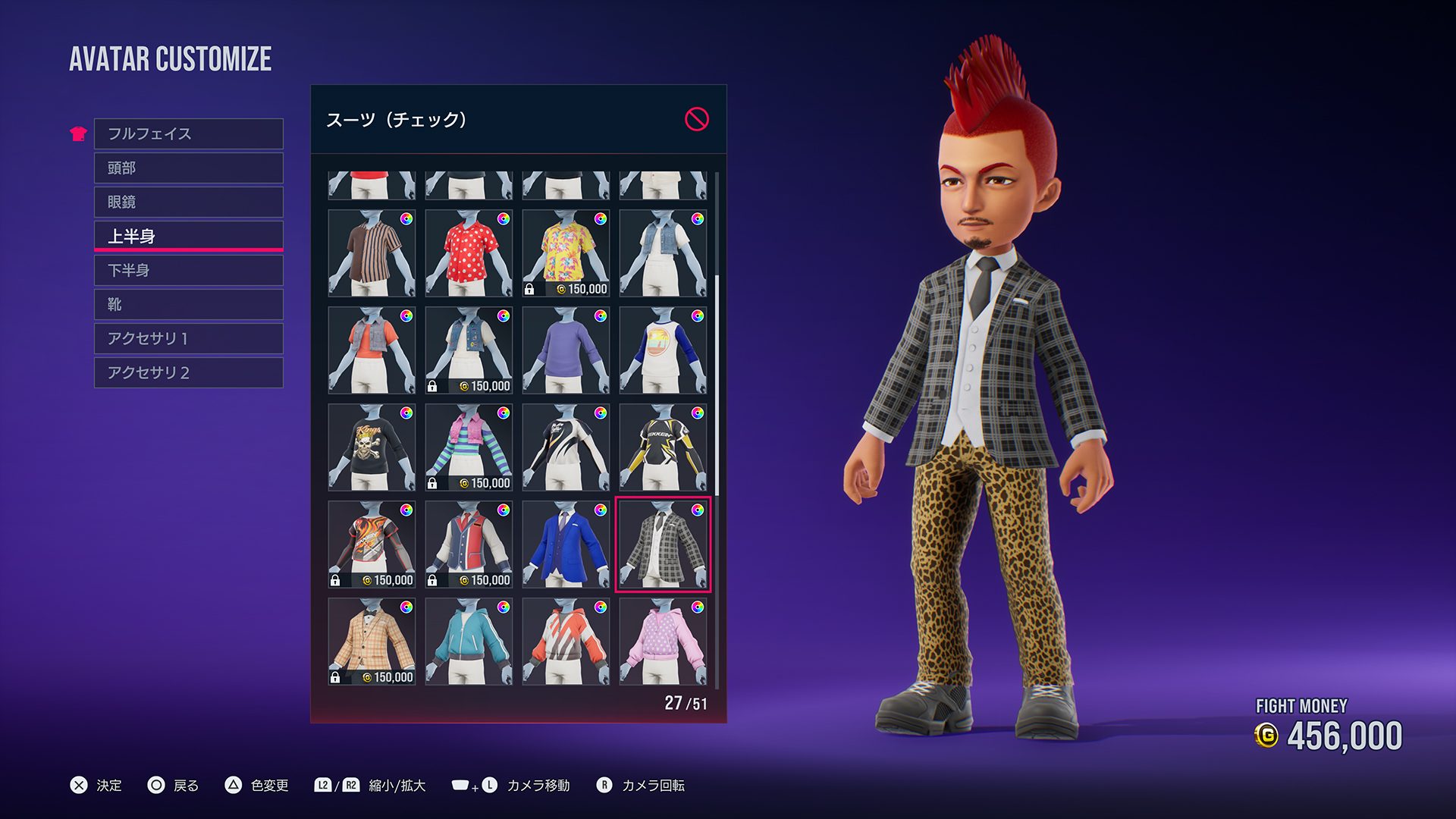Screen dimensions: 1456x819
Task: Pick the locked yellow floral Hawaiian shirt
Action: coord(565,253)
